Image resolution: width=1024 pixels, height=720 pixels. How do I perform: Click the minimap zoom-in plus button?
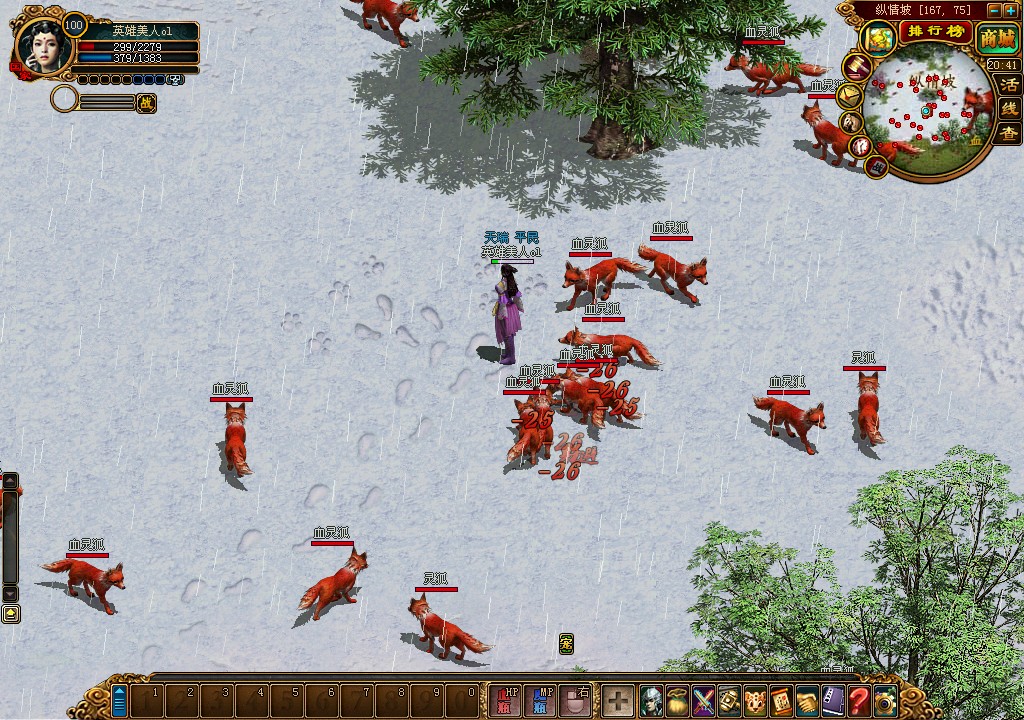tap(1012, 10)
